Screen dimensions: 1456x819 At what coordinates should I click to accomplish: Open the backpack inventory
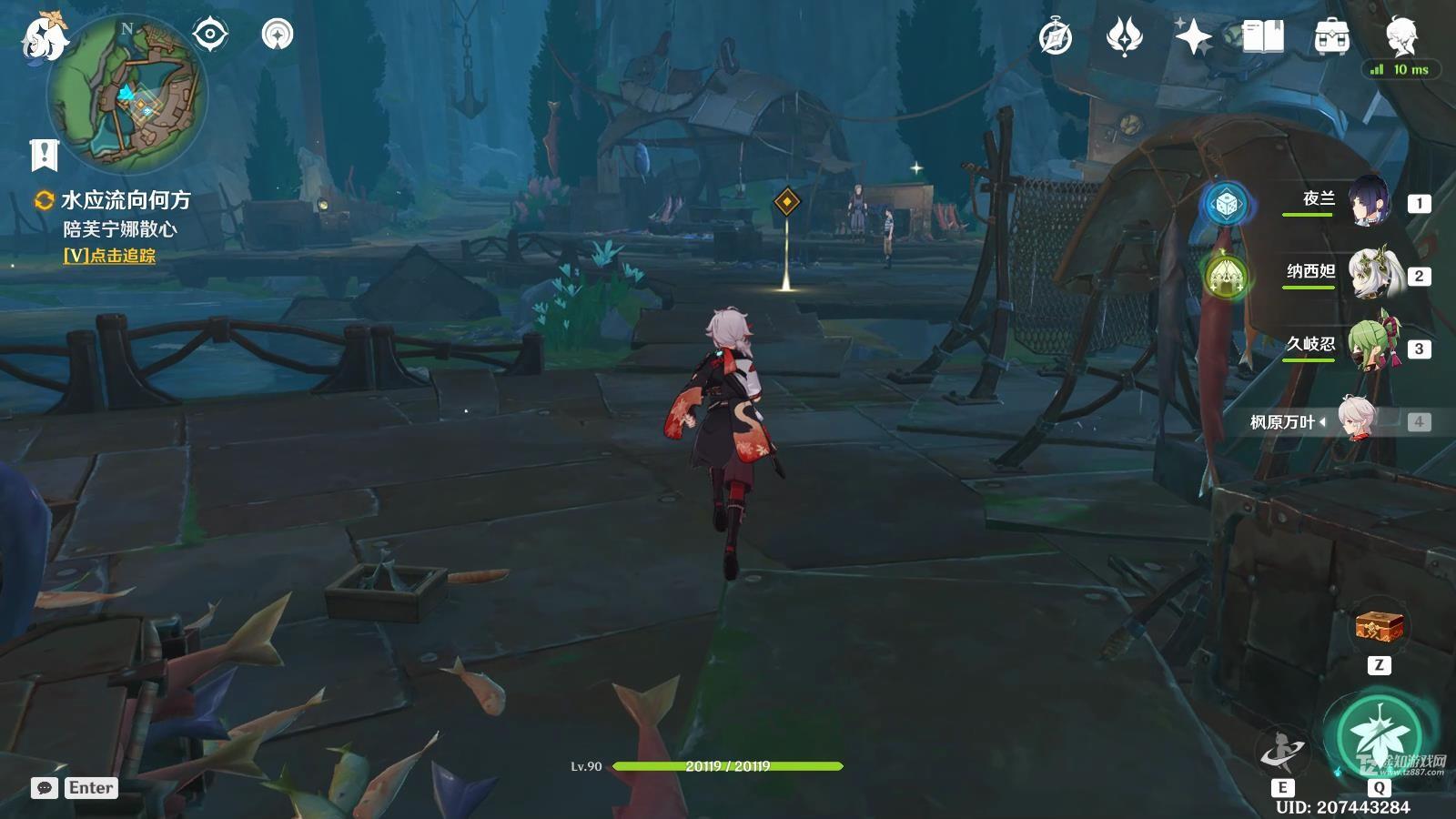pyautogui.click(x=1331, y=37)
